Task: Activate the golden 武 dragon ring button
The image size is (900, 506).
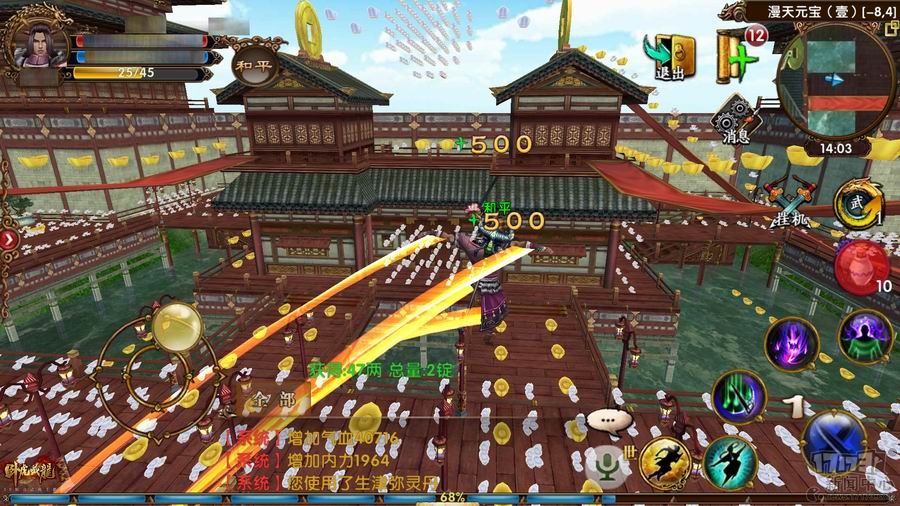Action: (856, 204)
